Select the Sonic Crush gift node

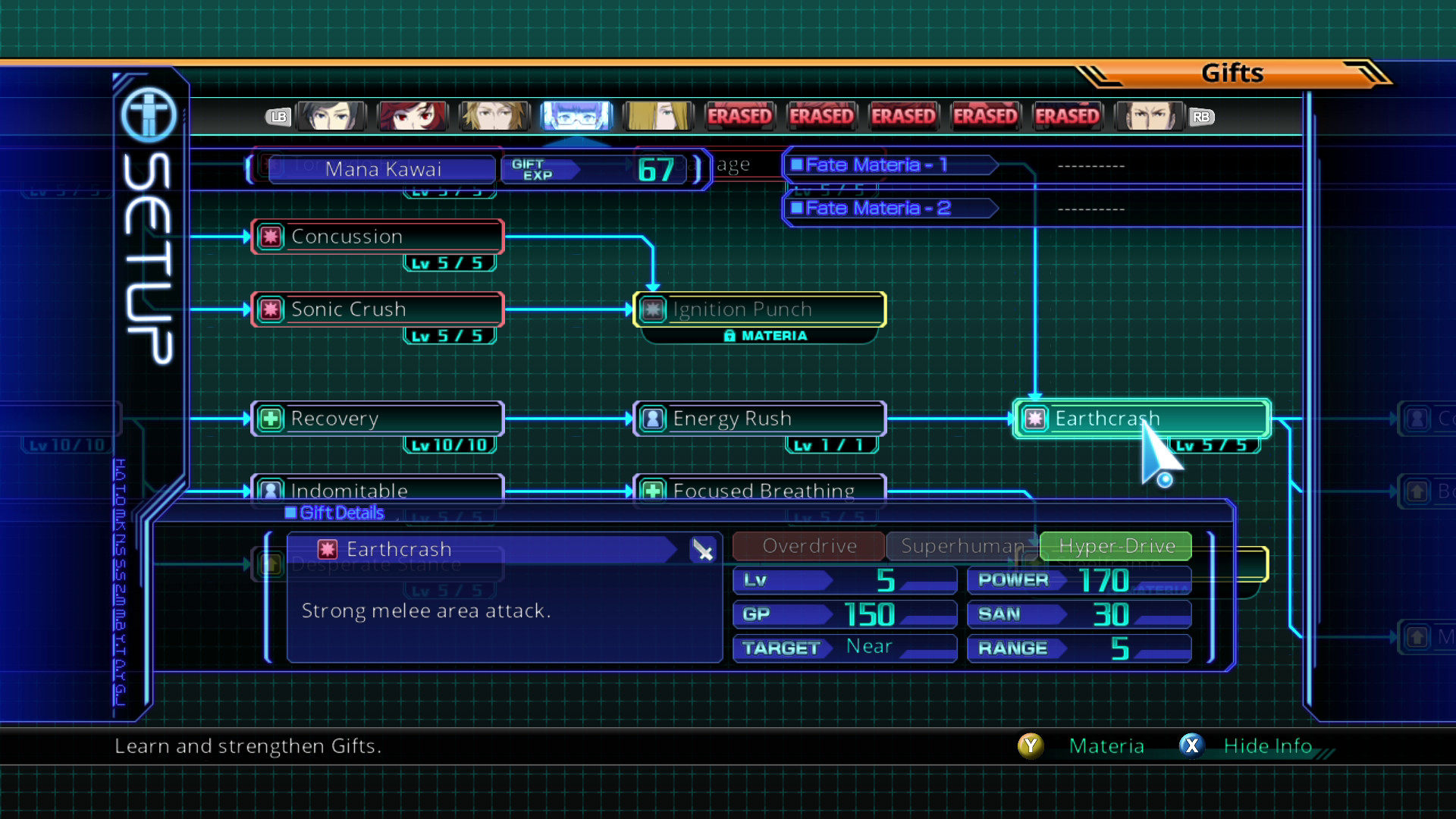377,309
